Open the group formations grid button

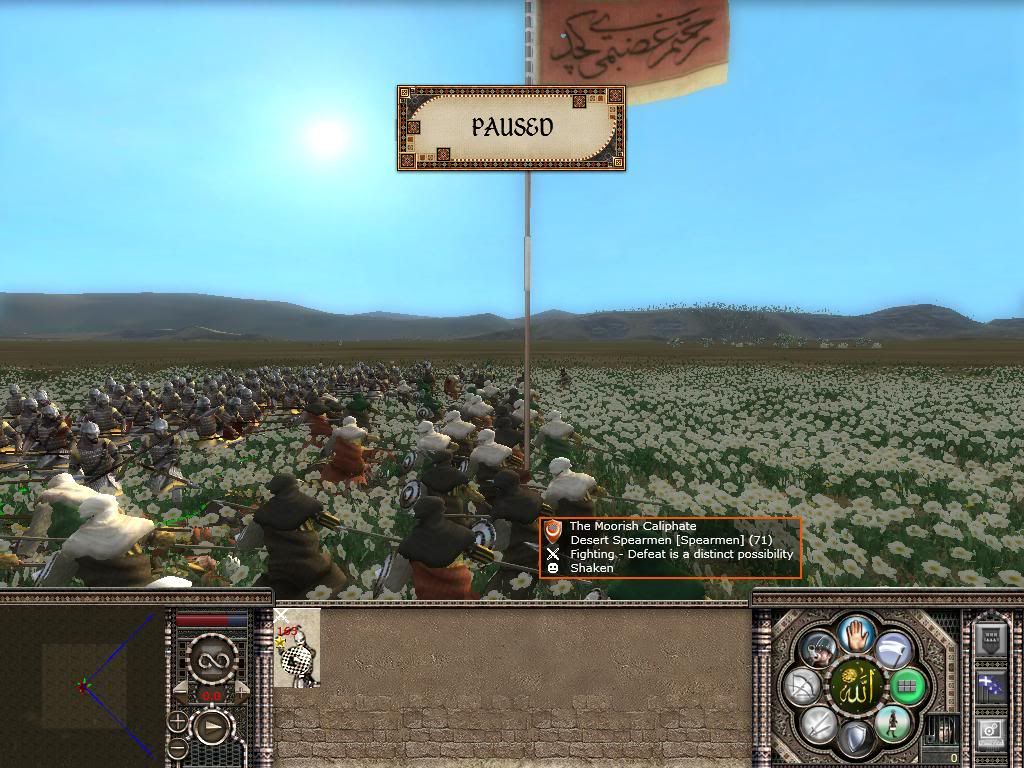pos(908,687)
